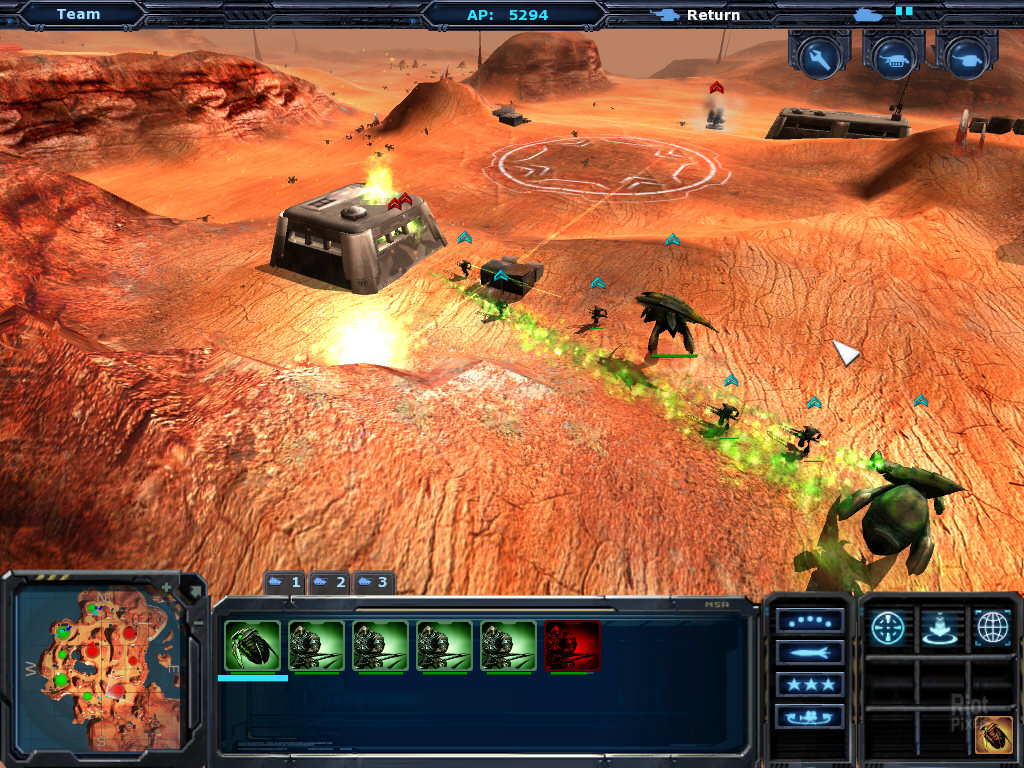The image size is (1024, 768).
Task: Click the button below the stars
Action: (809, 716)
